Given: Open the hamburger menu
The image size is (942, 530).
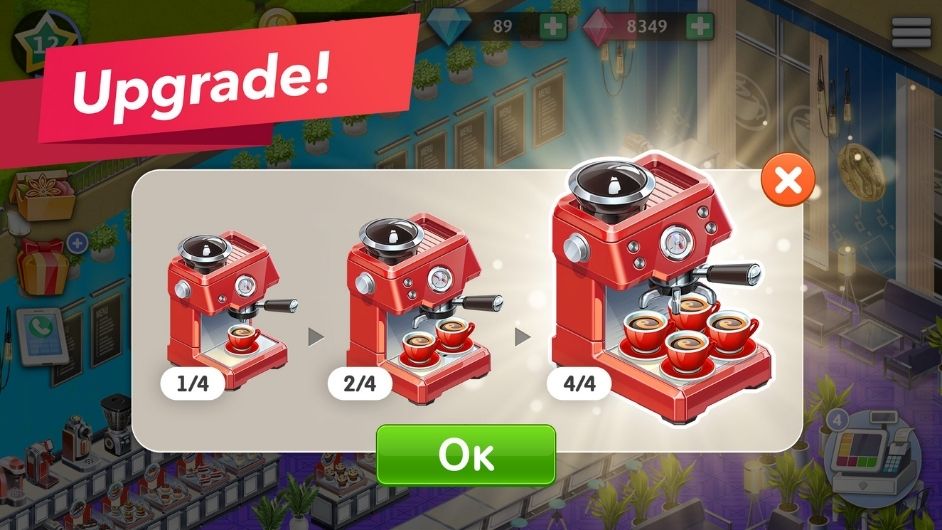Looking at the screenshot, I should click(911, 32).
